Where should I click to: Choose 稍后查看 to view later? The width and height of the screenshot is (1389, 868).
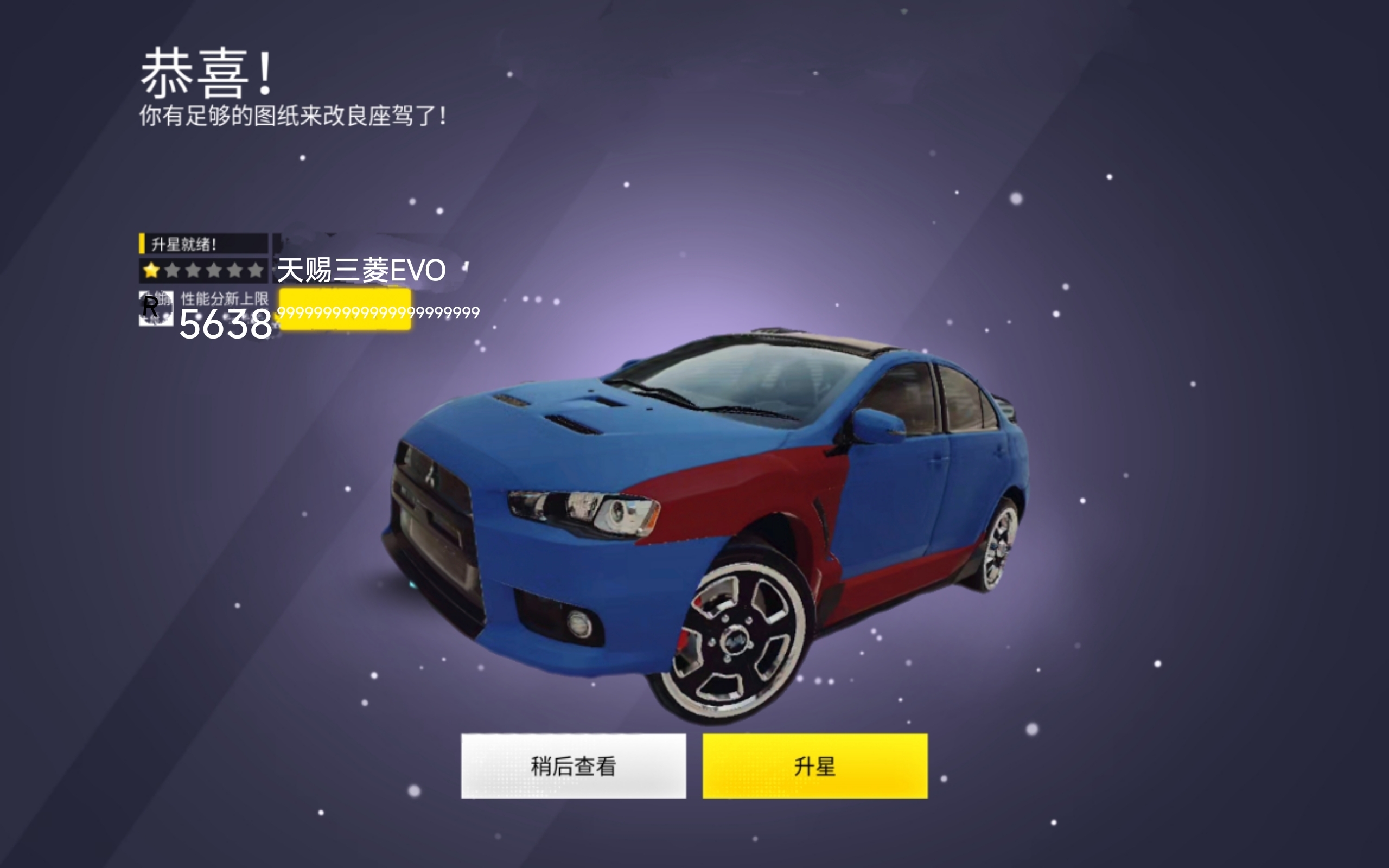pyautogui.click(x=573, y=766)
